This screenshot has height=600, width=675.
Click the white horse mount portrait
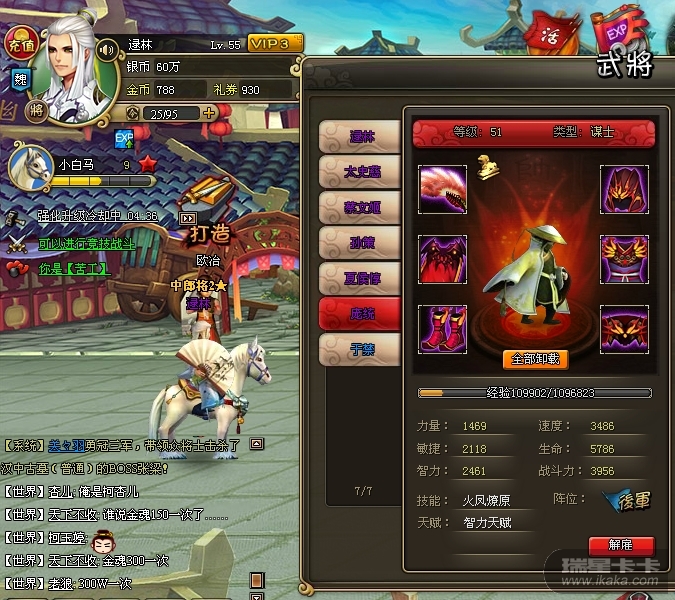pyautogui.click(x=30, y=166)
